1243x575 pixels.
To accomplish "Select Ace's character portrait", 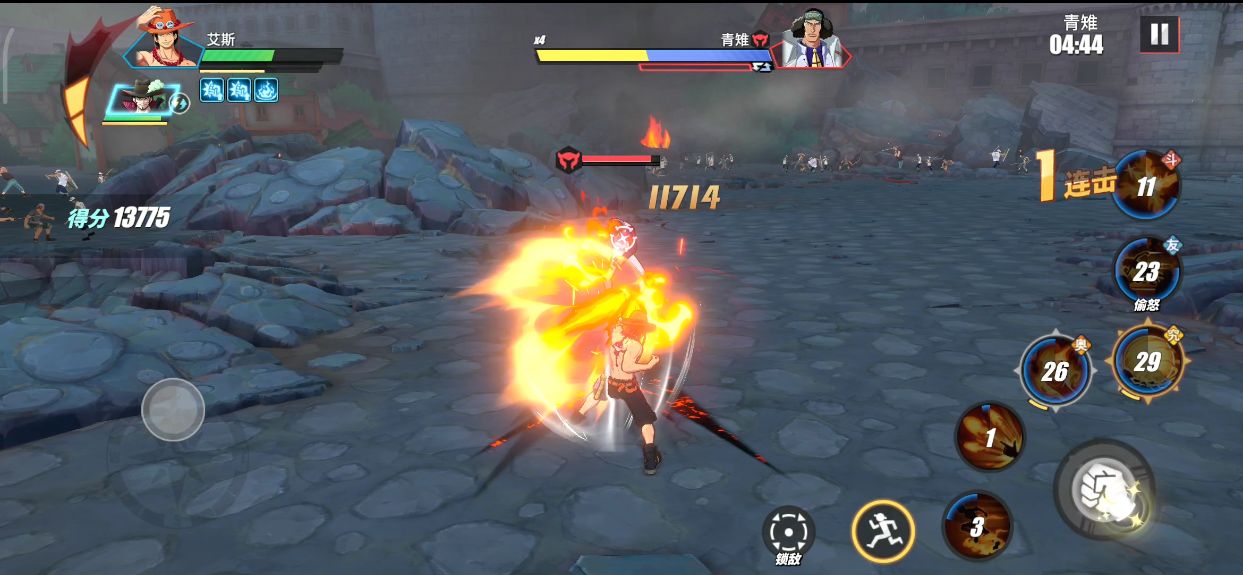I will click(x=165, y=40).
